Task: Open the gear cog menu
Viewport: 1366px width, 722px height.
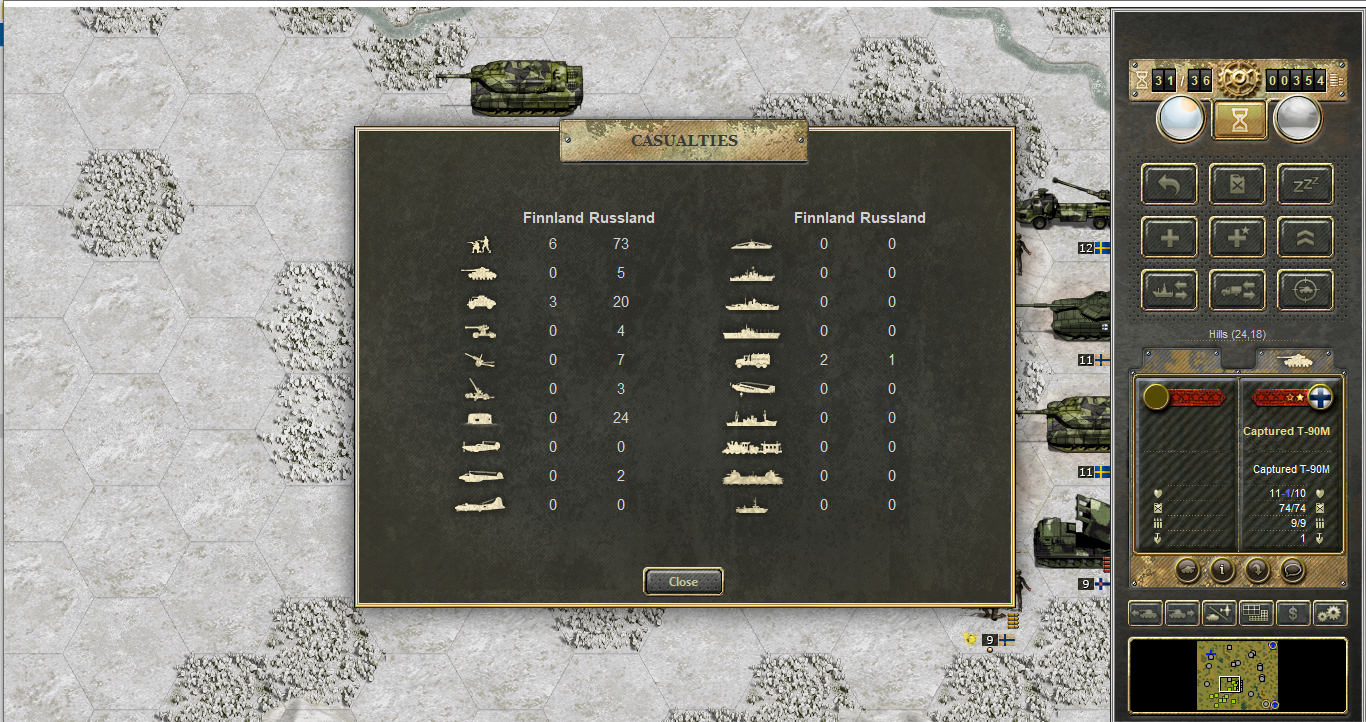Action: pyautogui.click(x=1238, y=79)
